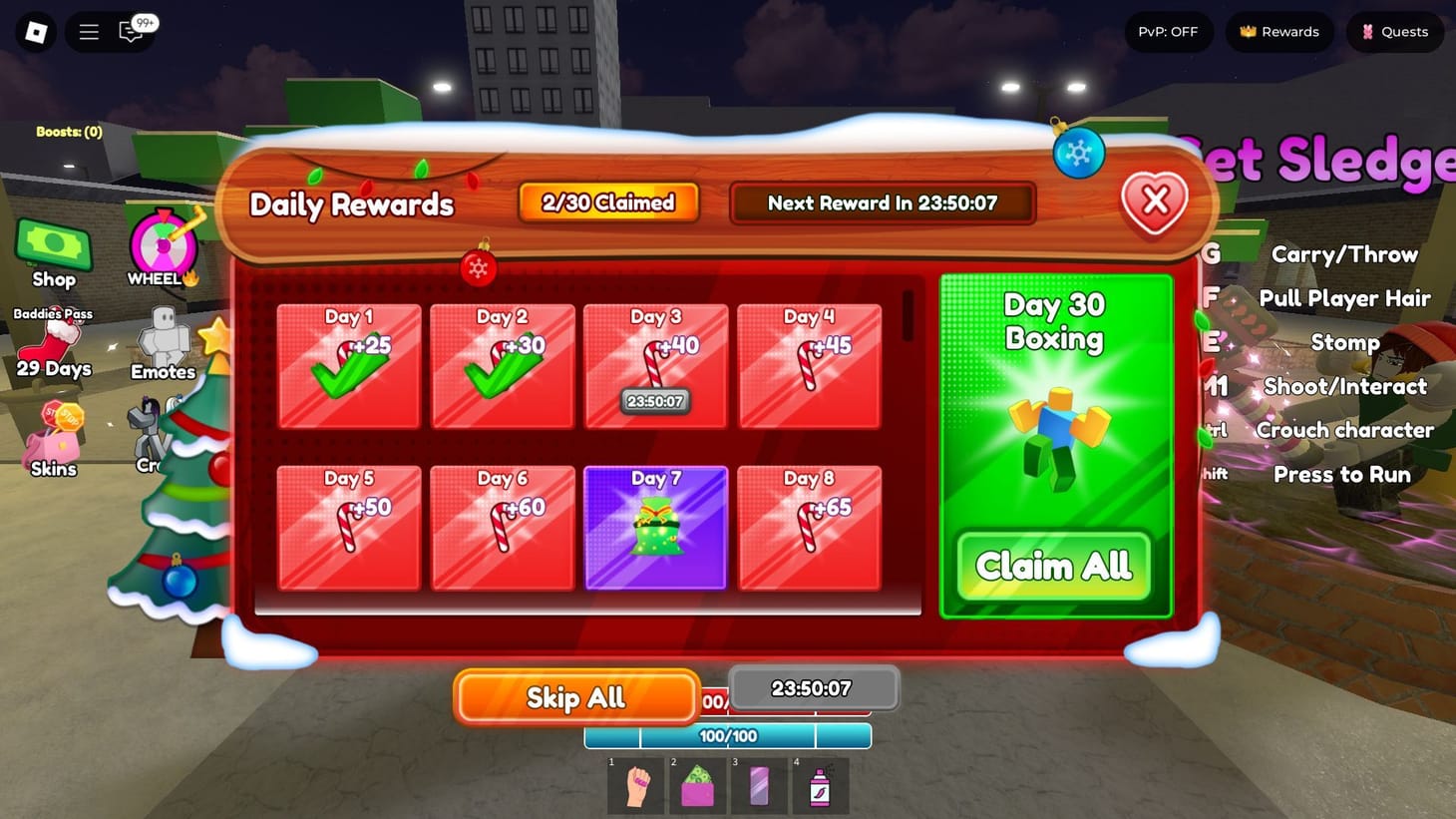Toggle the PvP setting
The image size is (1456, 819).
[1167, 31]
